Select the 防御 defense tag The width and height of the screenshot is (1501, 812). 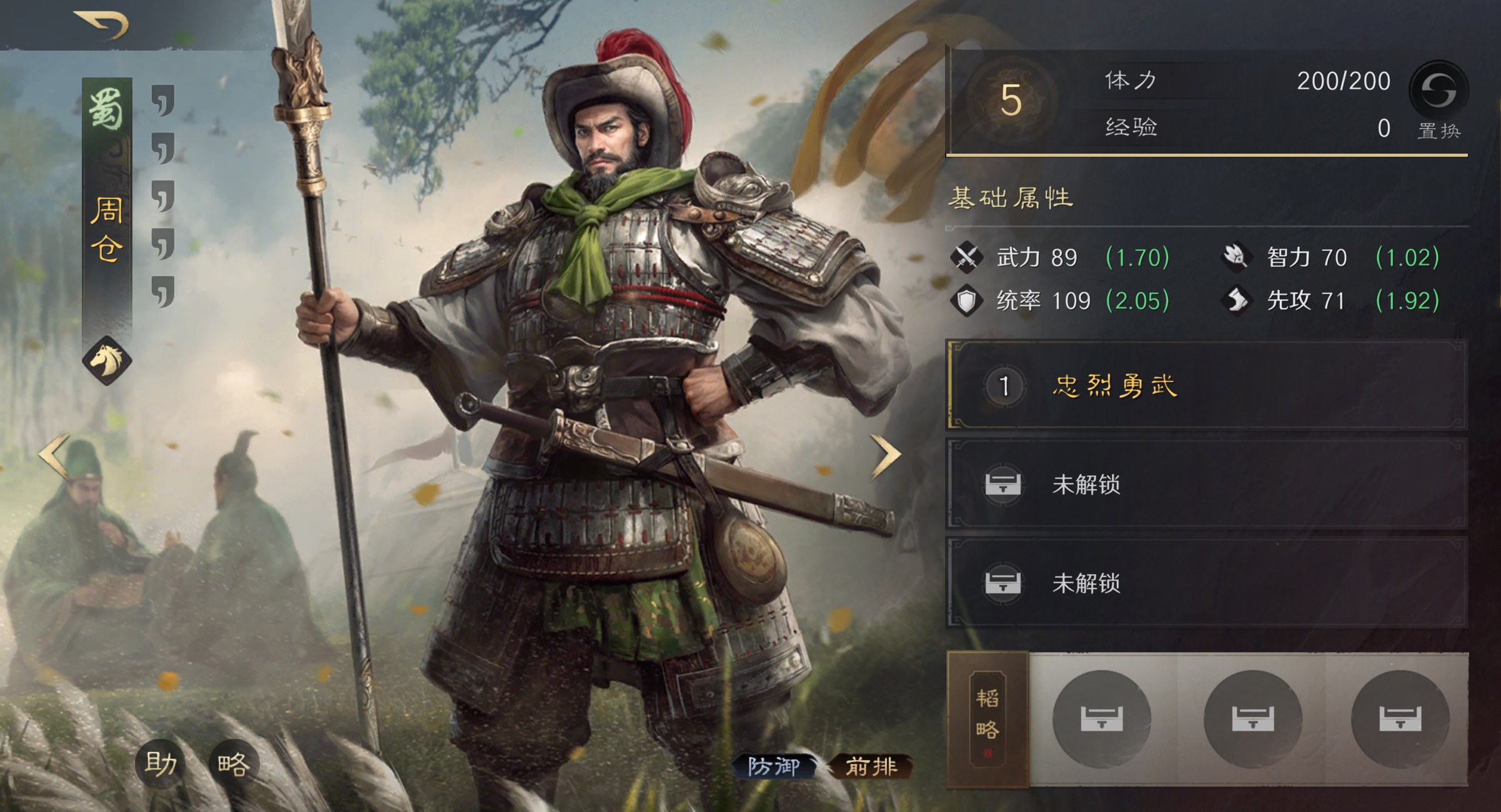pos(774,766)
